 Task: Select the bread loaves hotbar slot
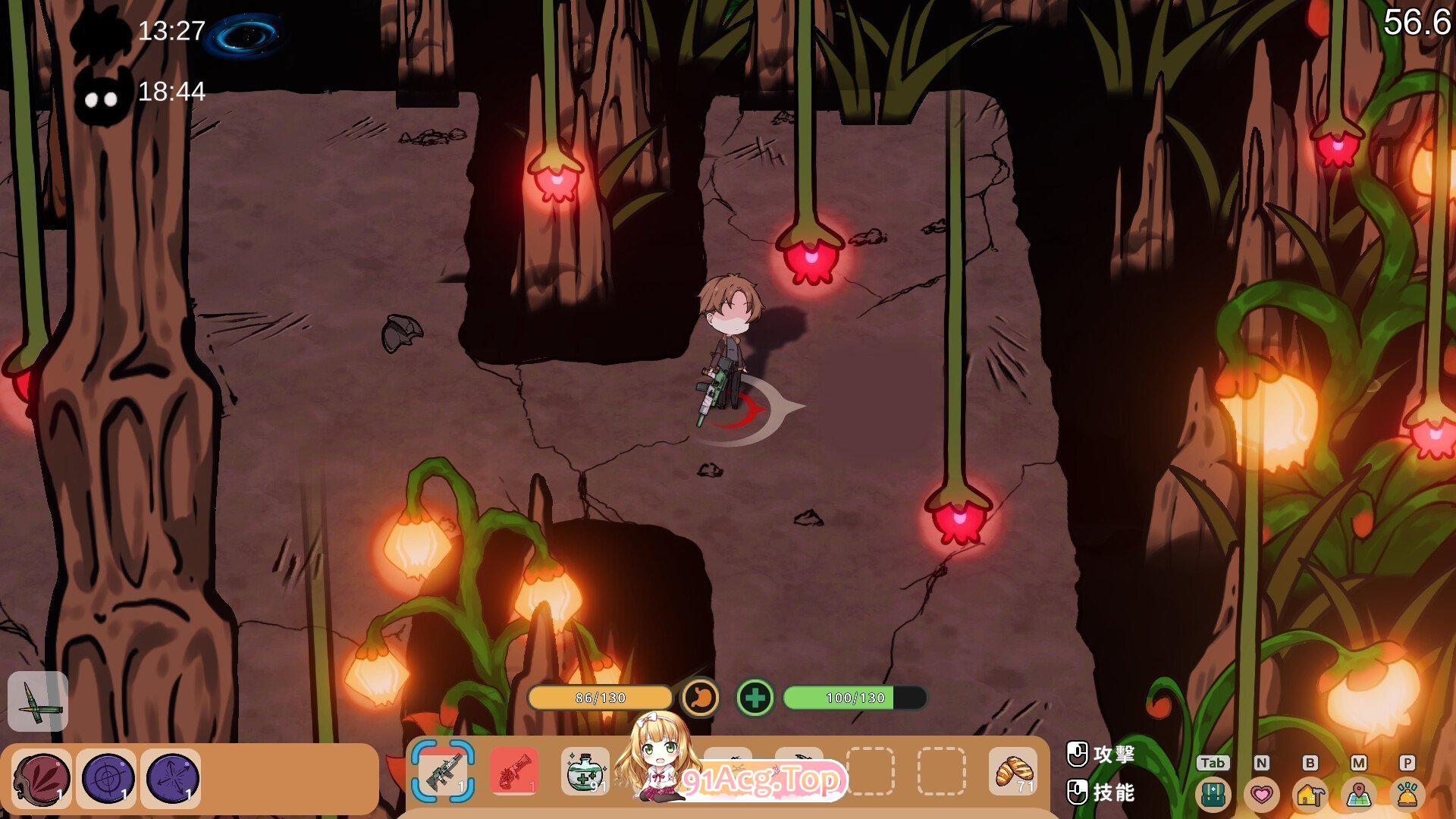(x=1013, y=772)
